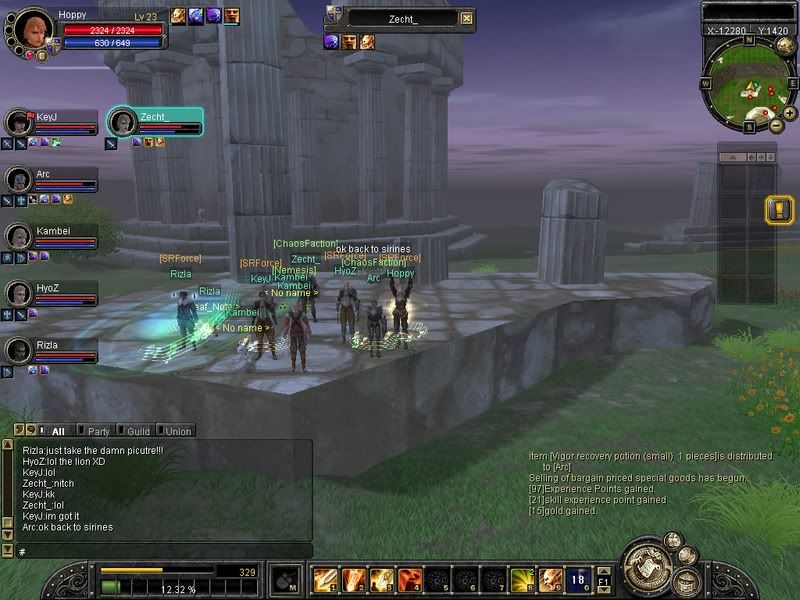
Task: Select party member Kambei's frame
Action: tap(52, 236)
